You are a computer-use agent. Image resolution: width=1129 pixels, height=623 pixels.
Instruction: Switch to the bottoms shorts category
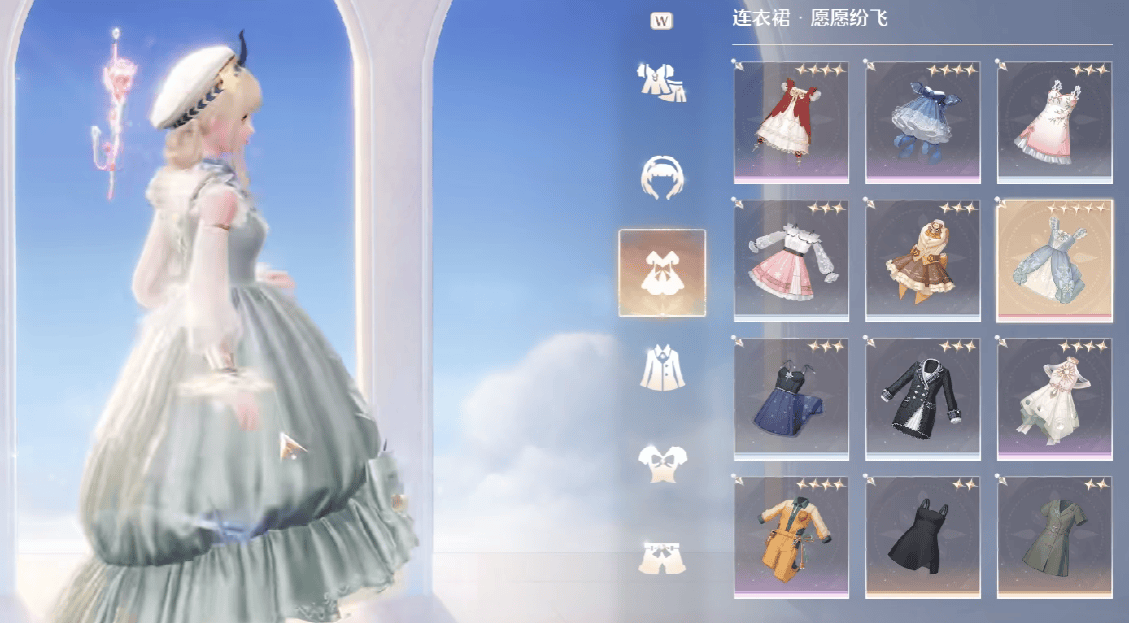tap(661, 557)
